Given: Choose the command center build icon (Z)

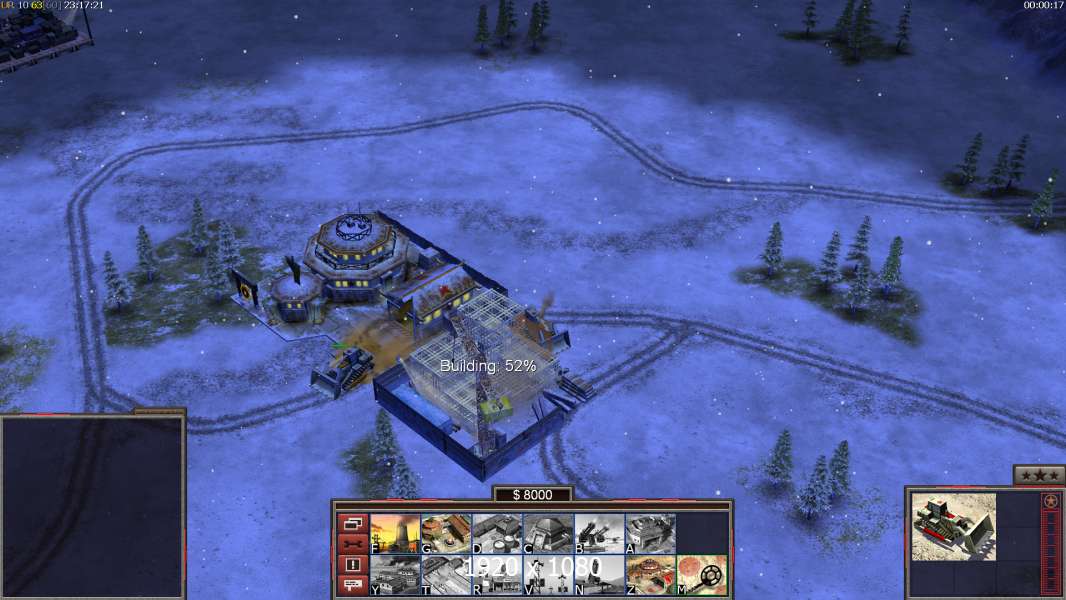Looking at the screenshot, I should 650,575.
